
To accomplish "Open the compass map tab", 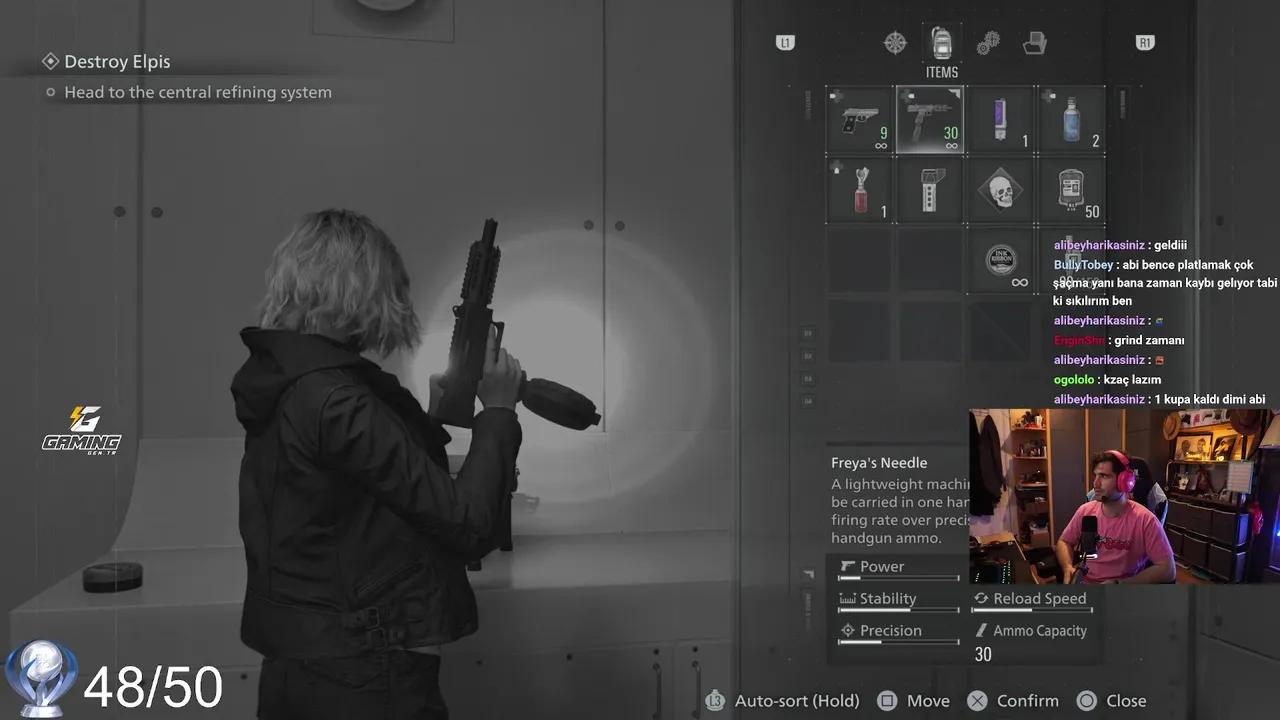I will click(893, 42).
